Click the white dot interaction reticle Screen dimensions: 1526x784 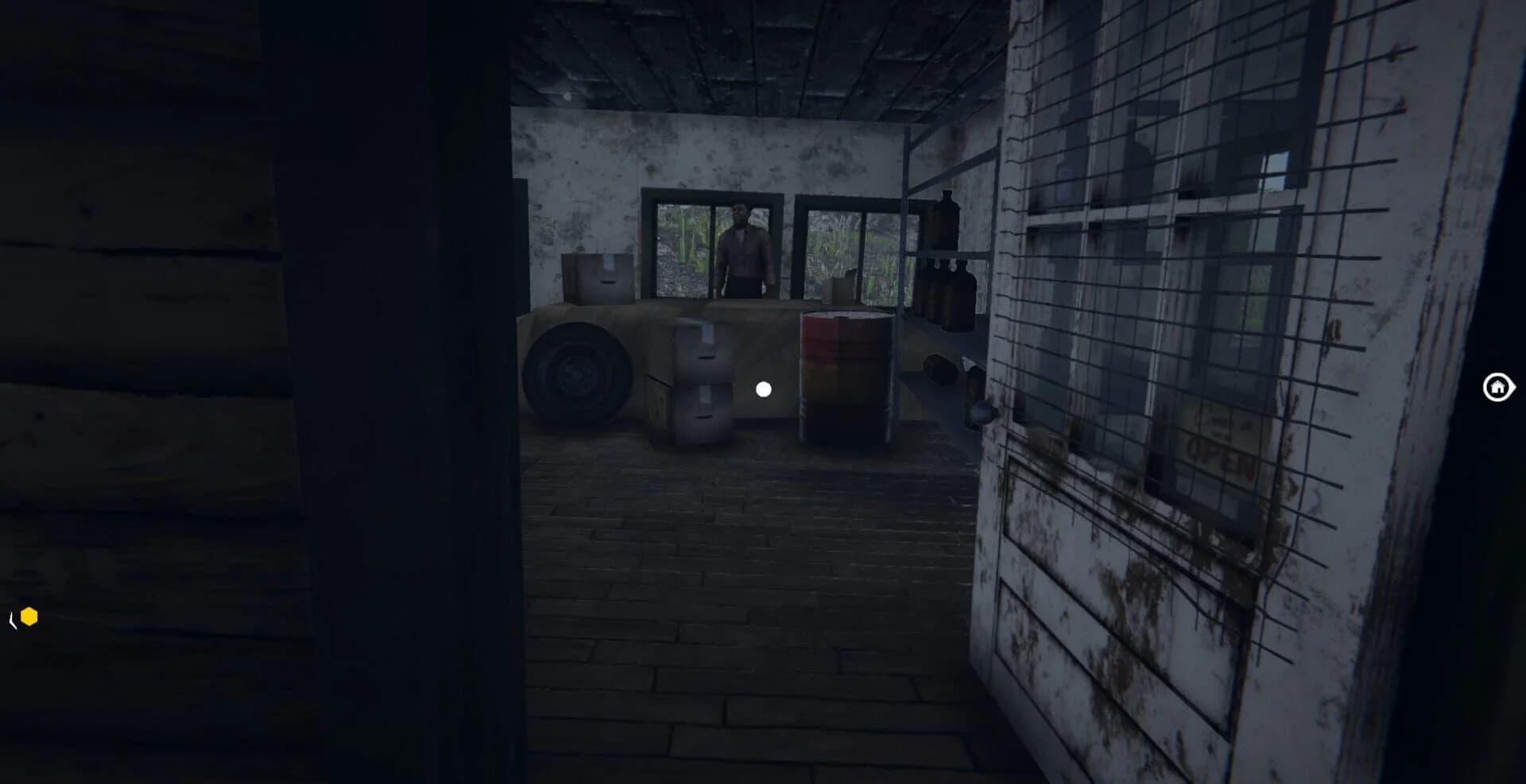click(764, 388)
